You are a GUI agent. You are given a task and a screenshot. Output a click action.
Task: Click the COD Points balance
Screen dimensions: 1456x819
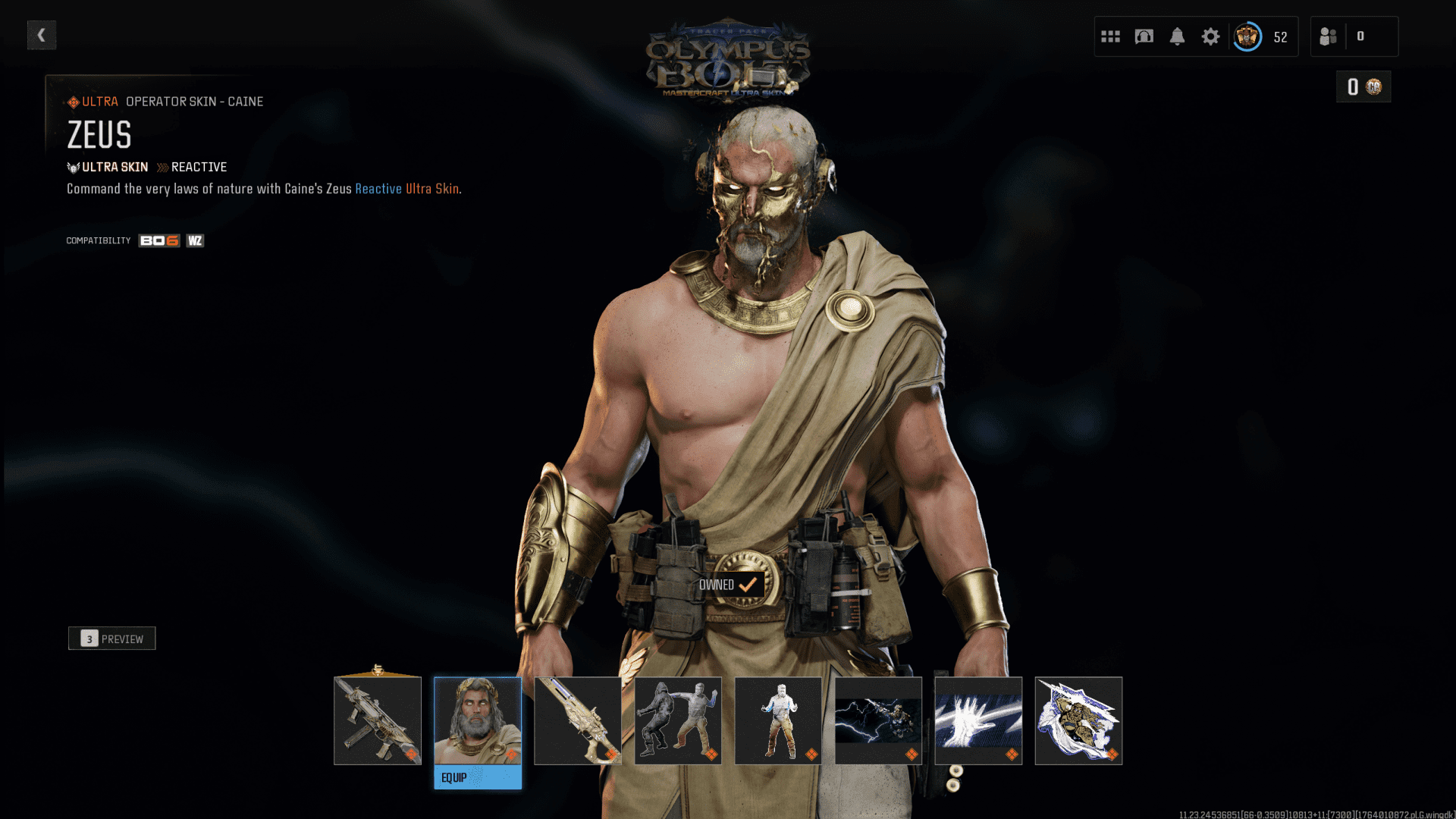tap(1363, 87)
